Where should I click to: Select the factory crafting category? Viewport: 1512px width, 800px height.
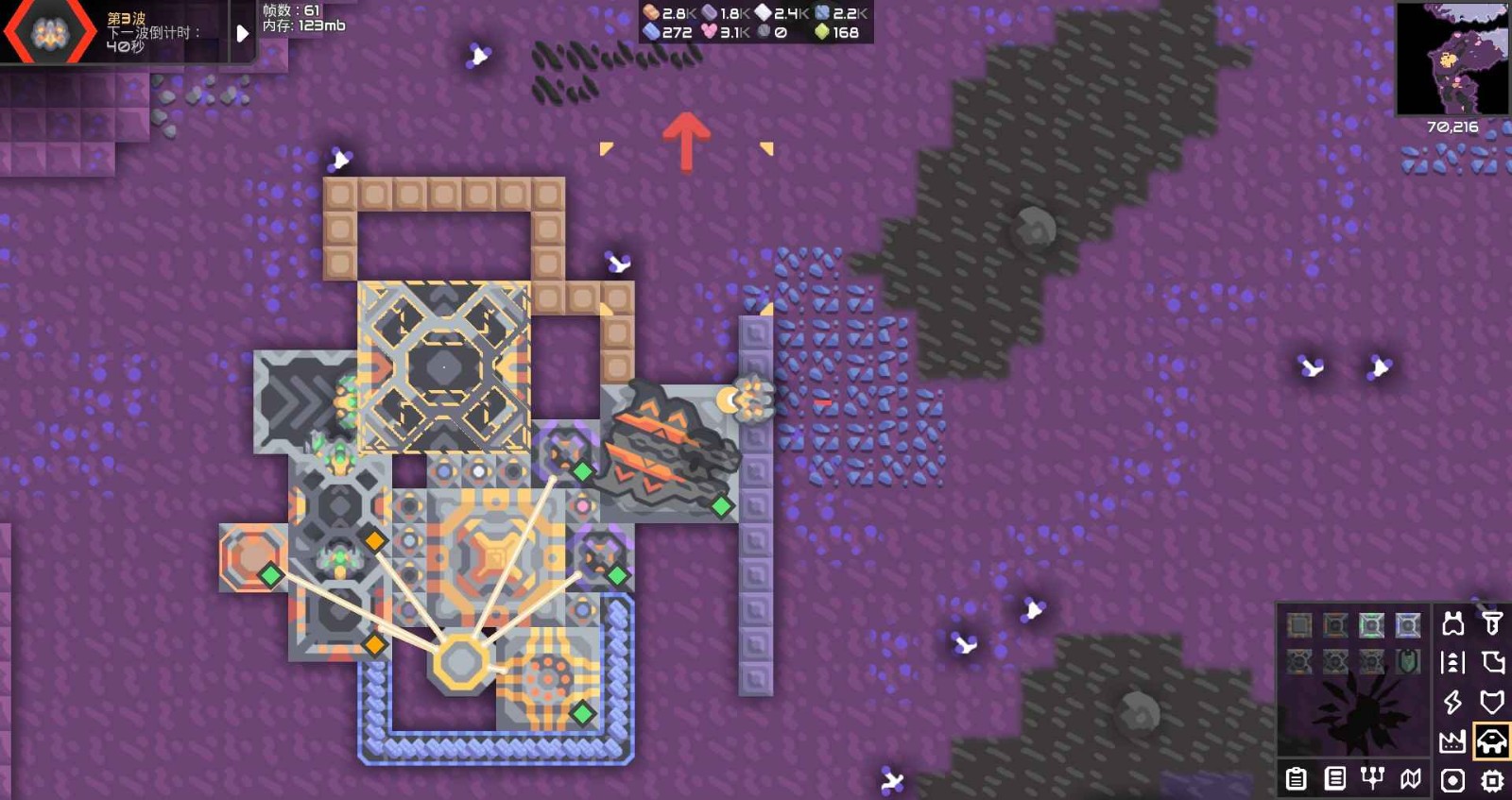pos(1452,742)
